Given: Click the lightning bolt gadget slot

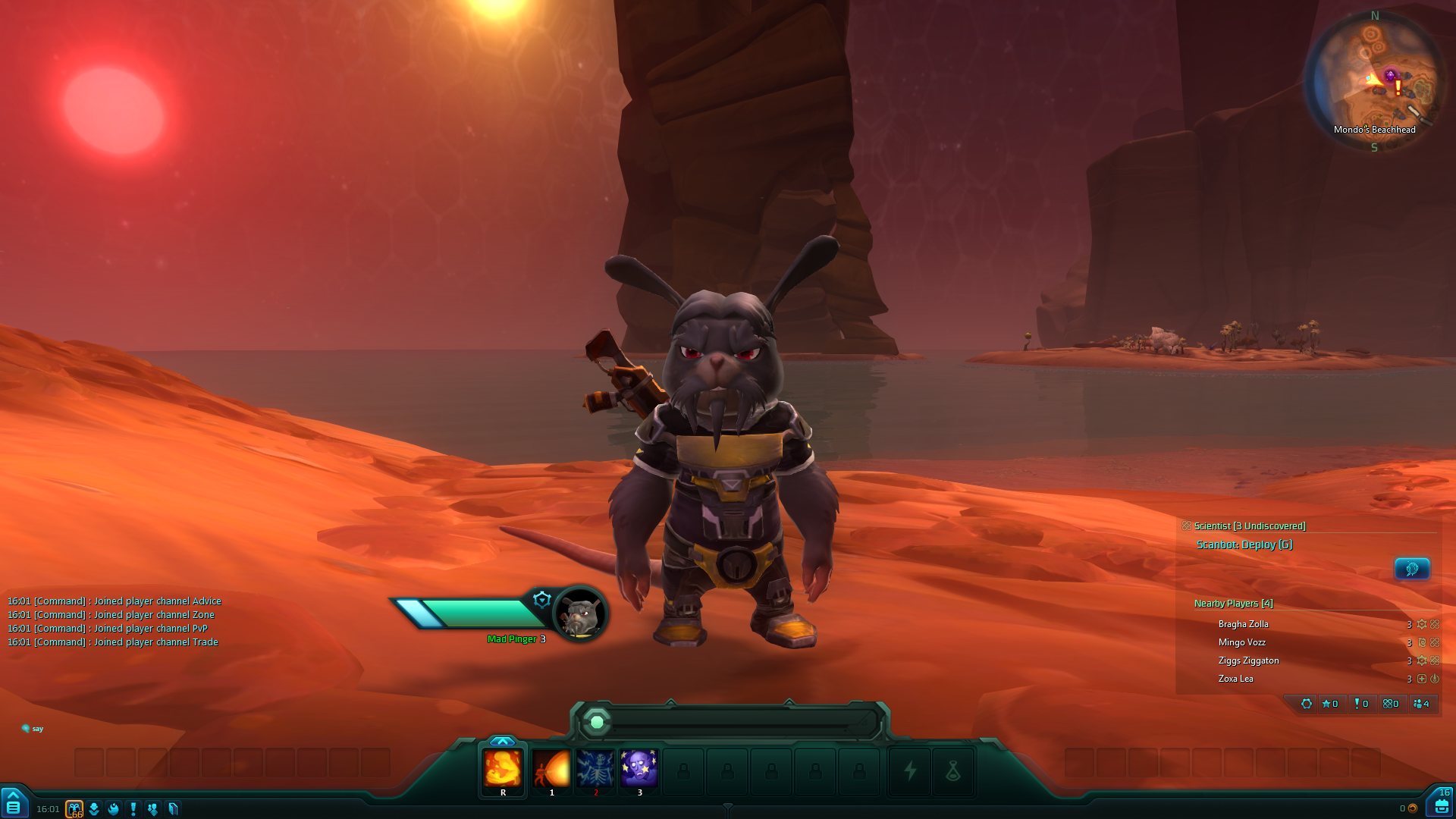Looking at the screenshot, I should point(910,771).
